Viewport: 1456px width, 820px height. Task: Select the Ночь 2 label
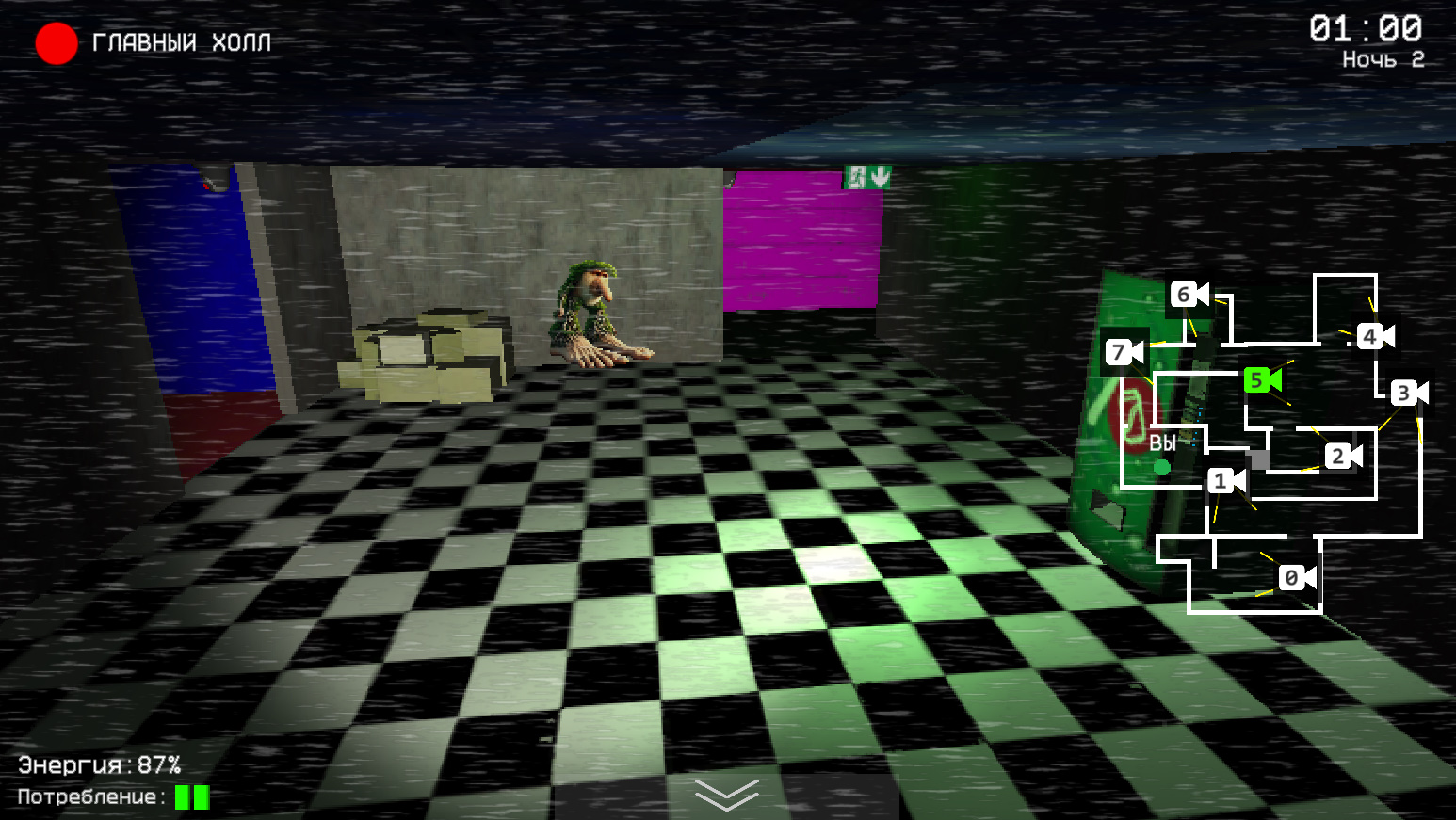coord(1383,58)
